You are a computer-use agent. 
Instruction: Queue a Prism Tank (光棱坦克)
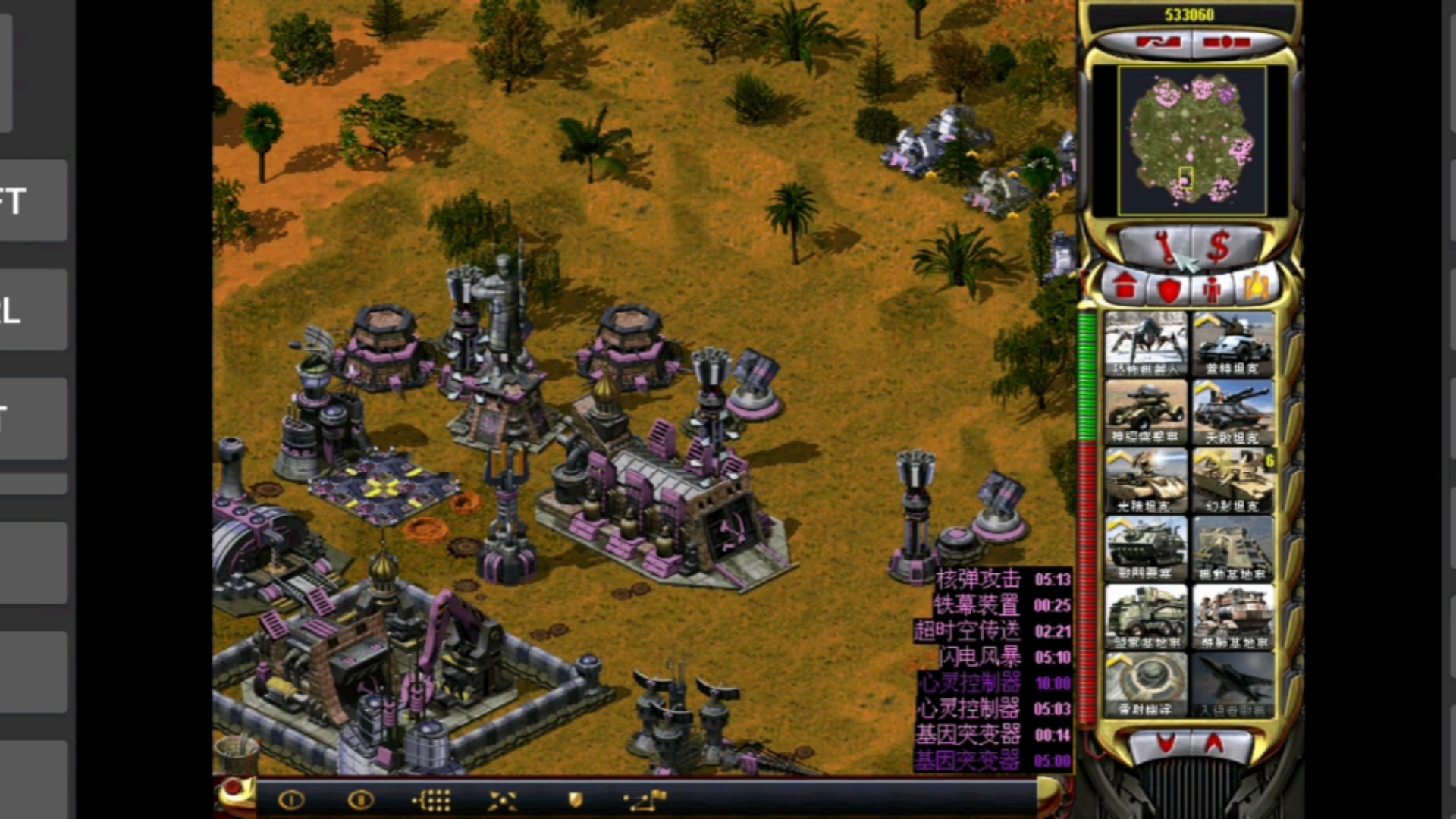(x=1146, y=480)
